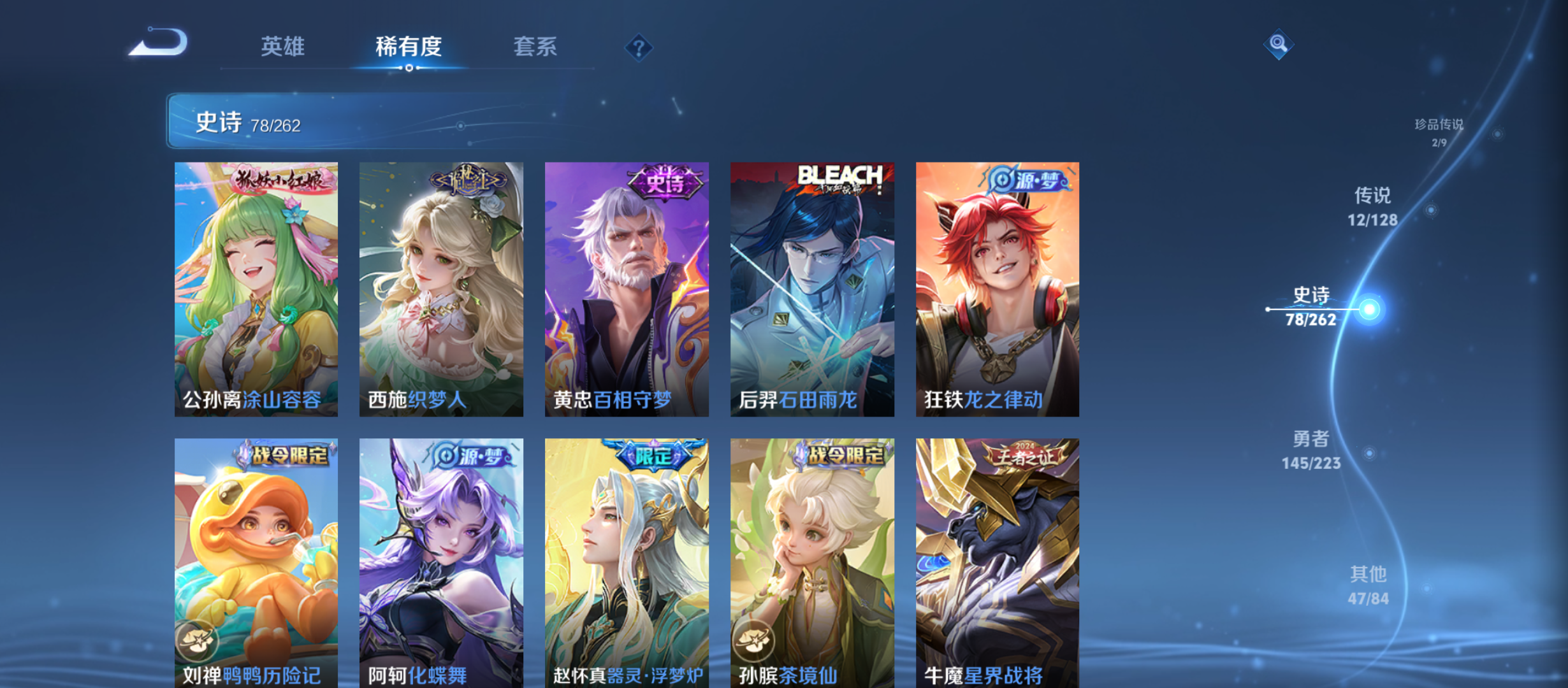1568x688 pixels.
Task: Click the help question mark icon
Action: tap(639, 47)
